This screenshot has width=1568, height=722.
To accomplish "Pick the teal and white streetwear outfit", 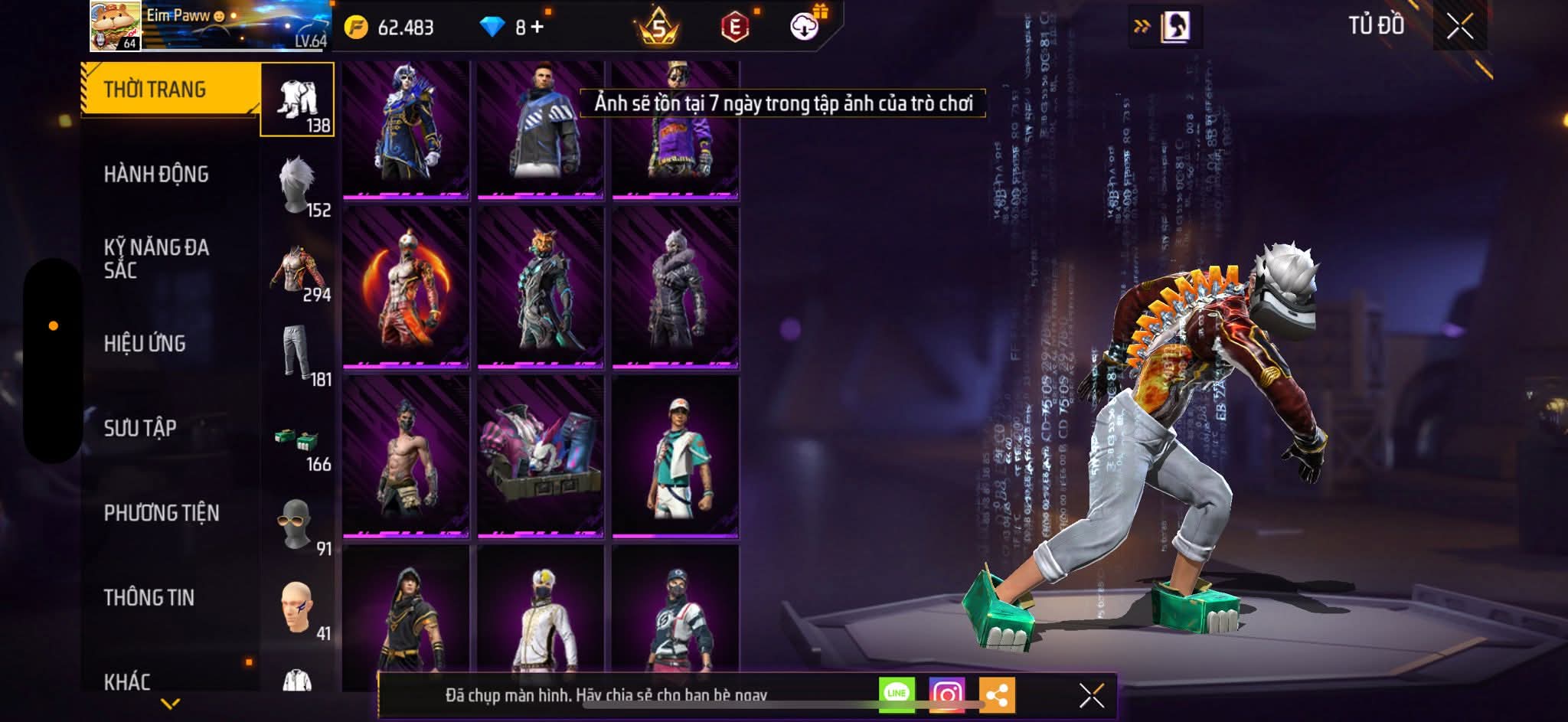I will point(675,456).
